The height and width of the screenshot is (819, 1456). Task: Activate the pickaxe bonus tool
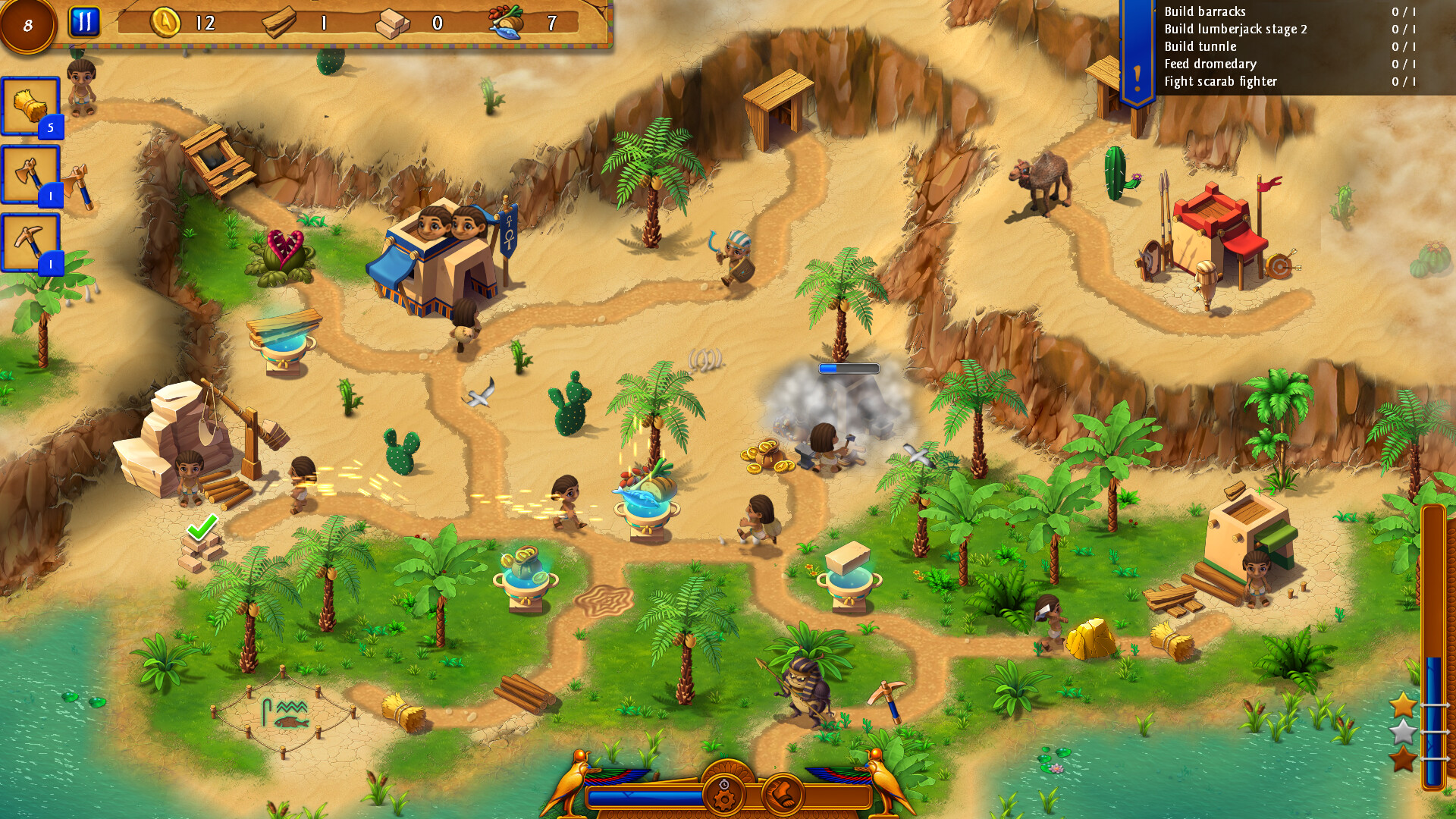point(29,237)
